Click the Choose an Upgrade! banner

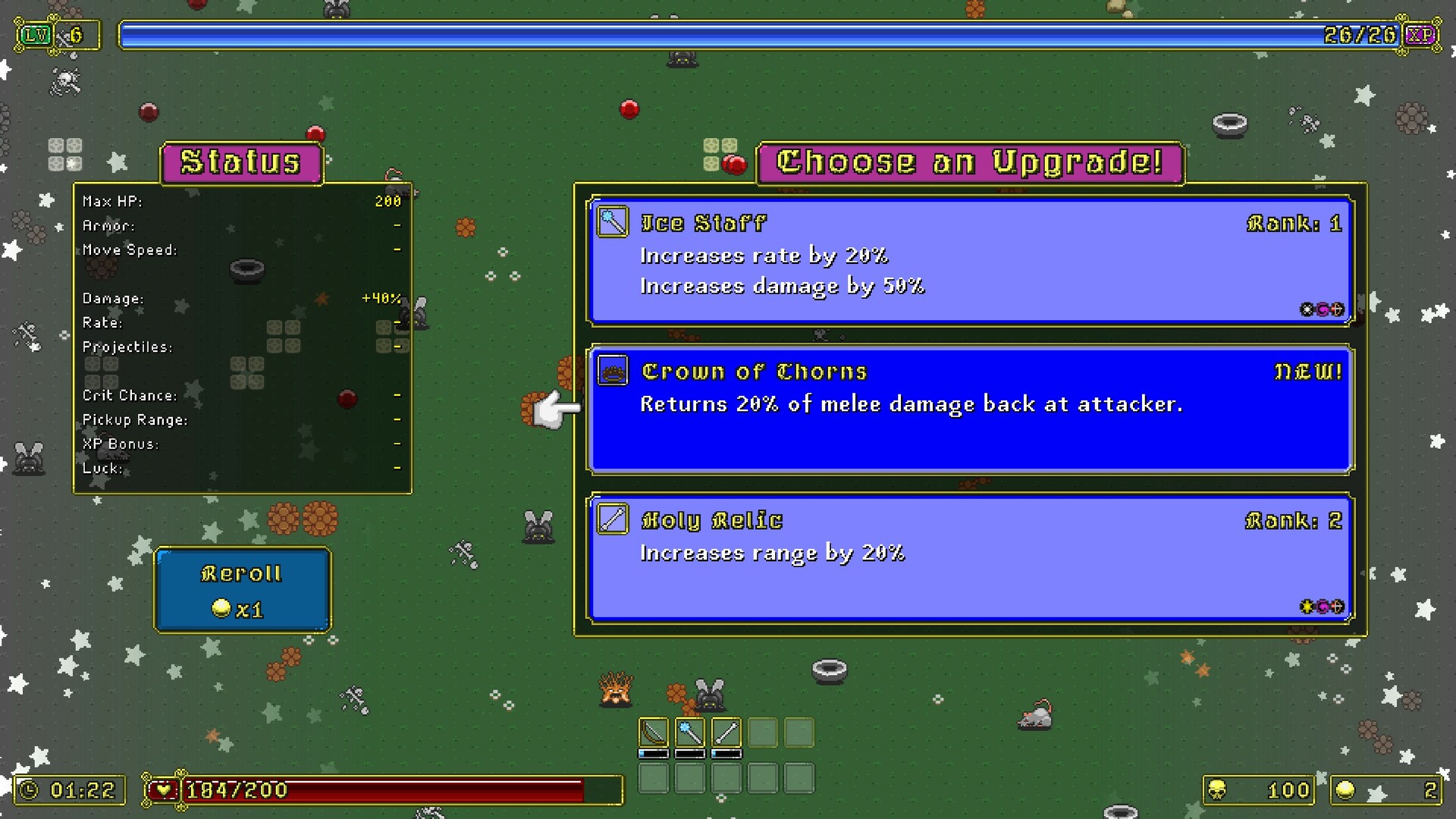point(968,162)
